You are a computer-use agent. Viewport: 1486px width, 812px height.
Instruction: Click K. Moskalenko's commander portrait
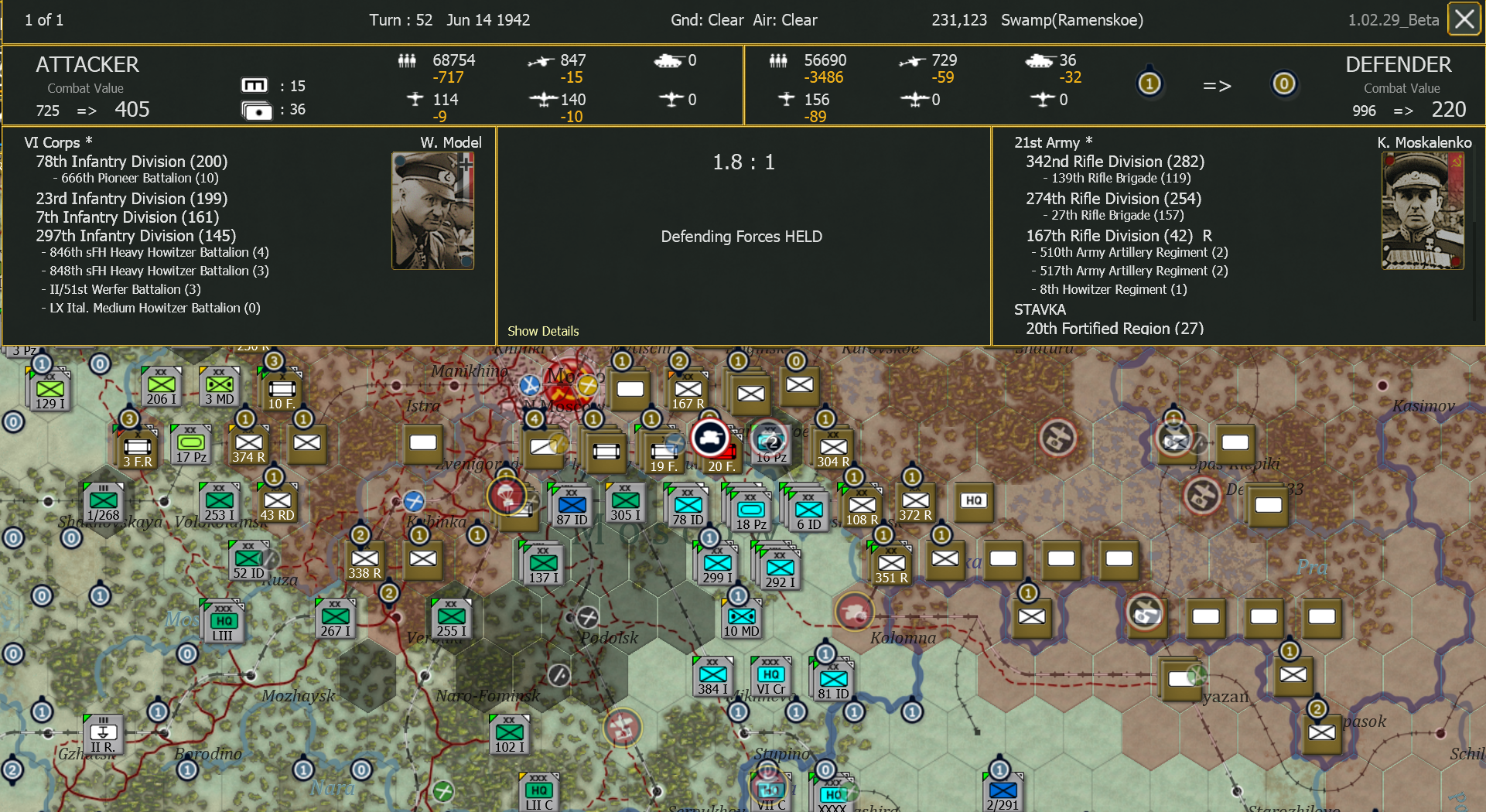(x=1423, y=210)
